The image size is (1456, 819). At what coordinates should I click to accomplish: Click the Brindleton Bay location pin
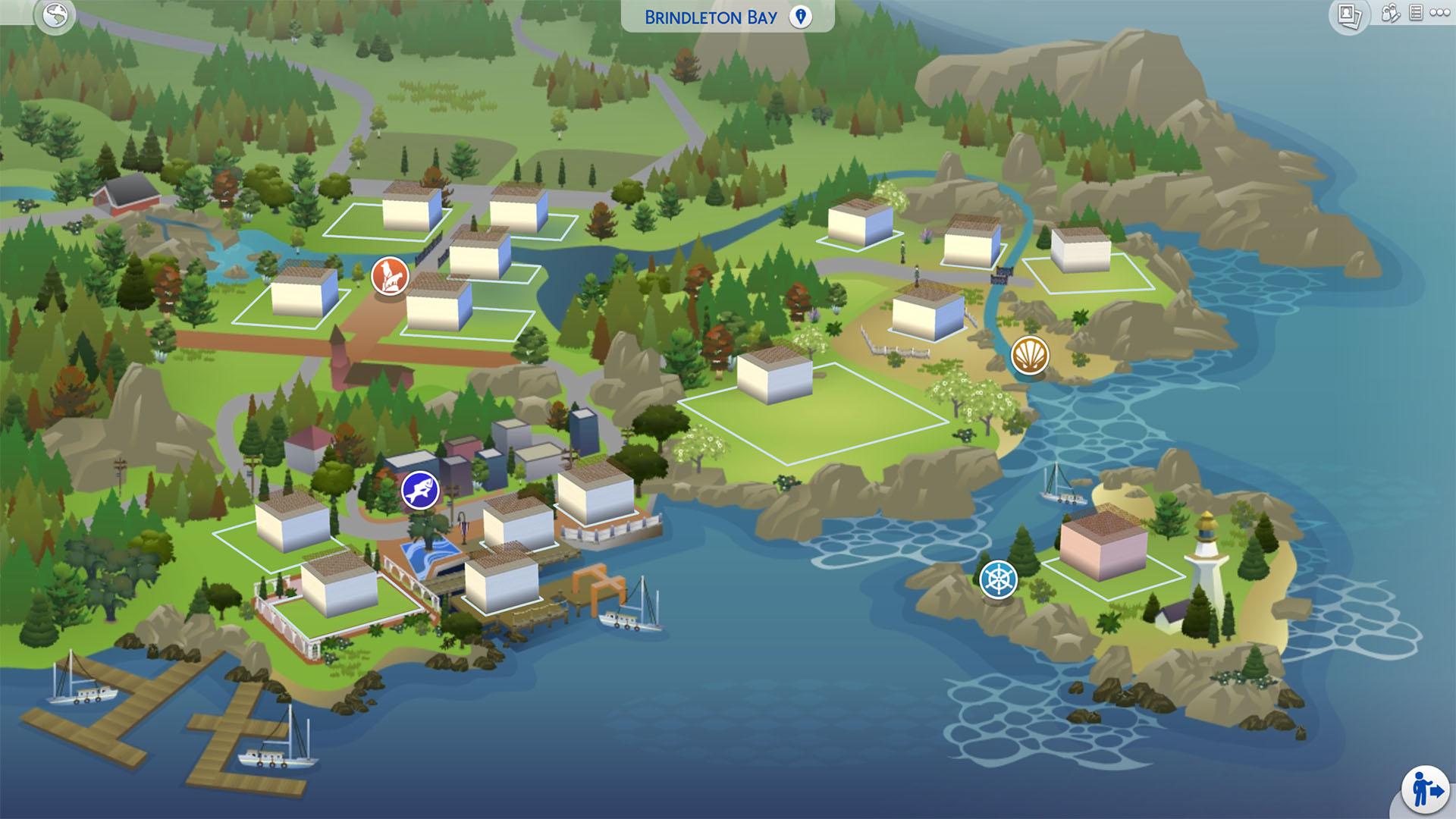pyautogui.click(x=800, y=17)
